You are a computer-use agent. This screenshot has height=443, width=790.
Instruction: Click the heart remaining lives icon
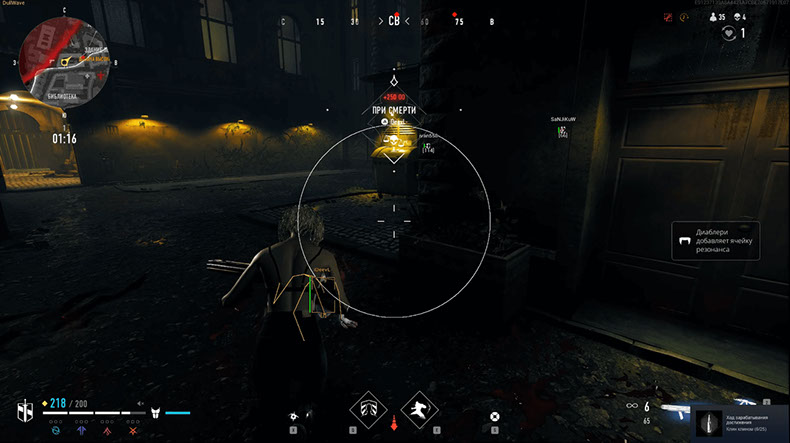(729, 34)
